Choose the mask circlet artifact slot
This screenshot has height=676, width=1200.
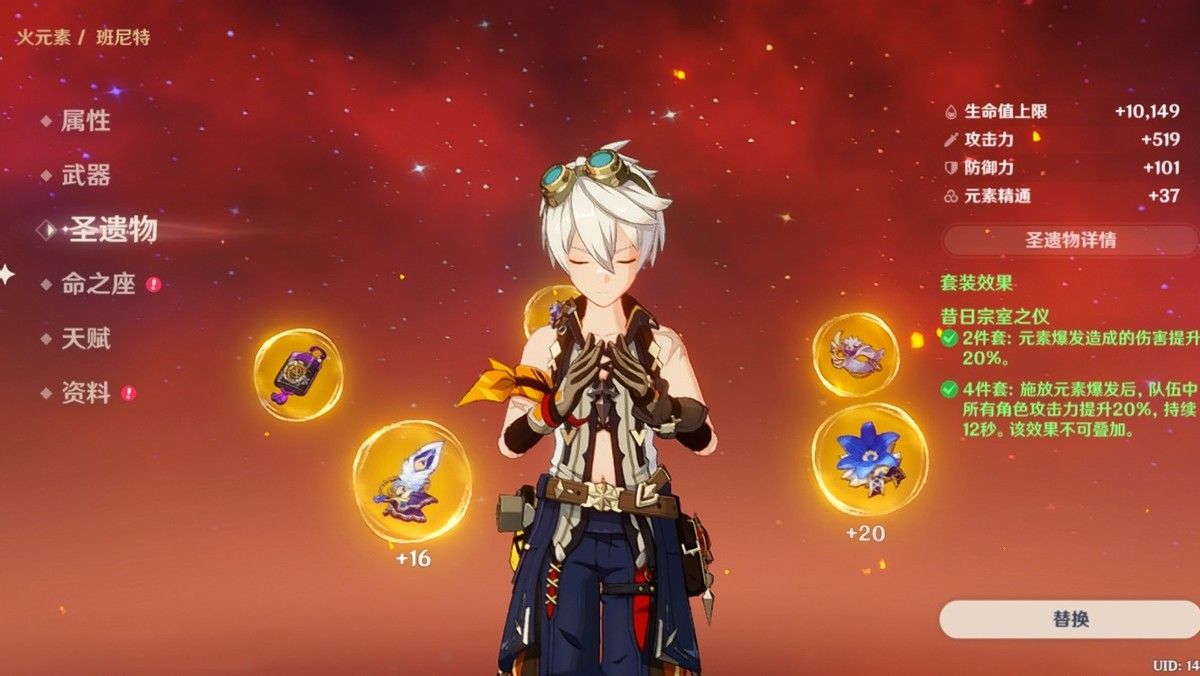(855, 354)
